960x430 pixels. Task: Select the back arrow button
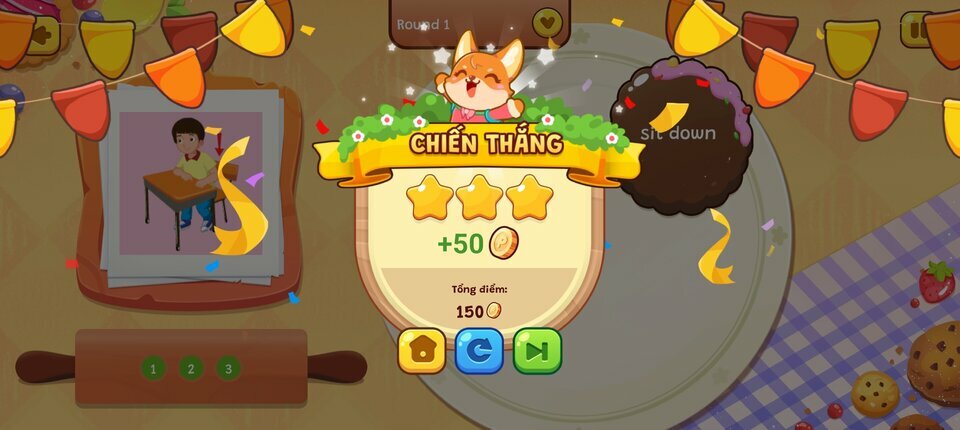click(42, 35)
